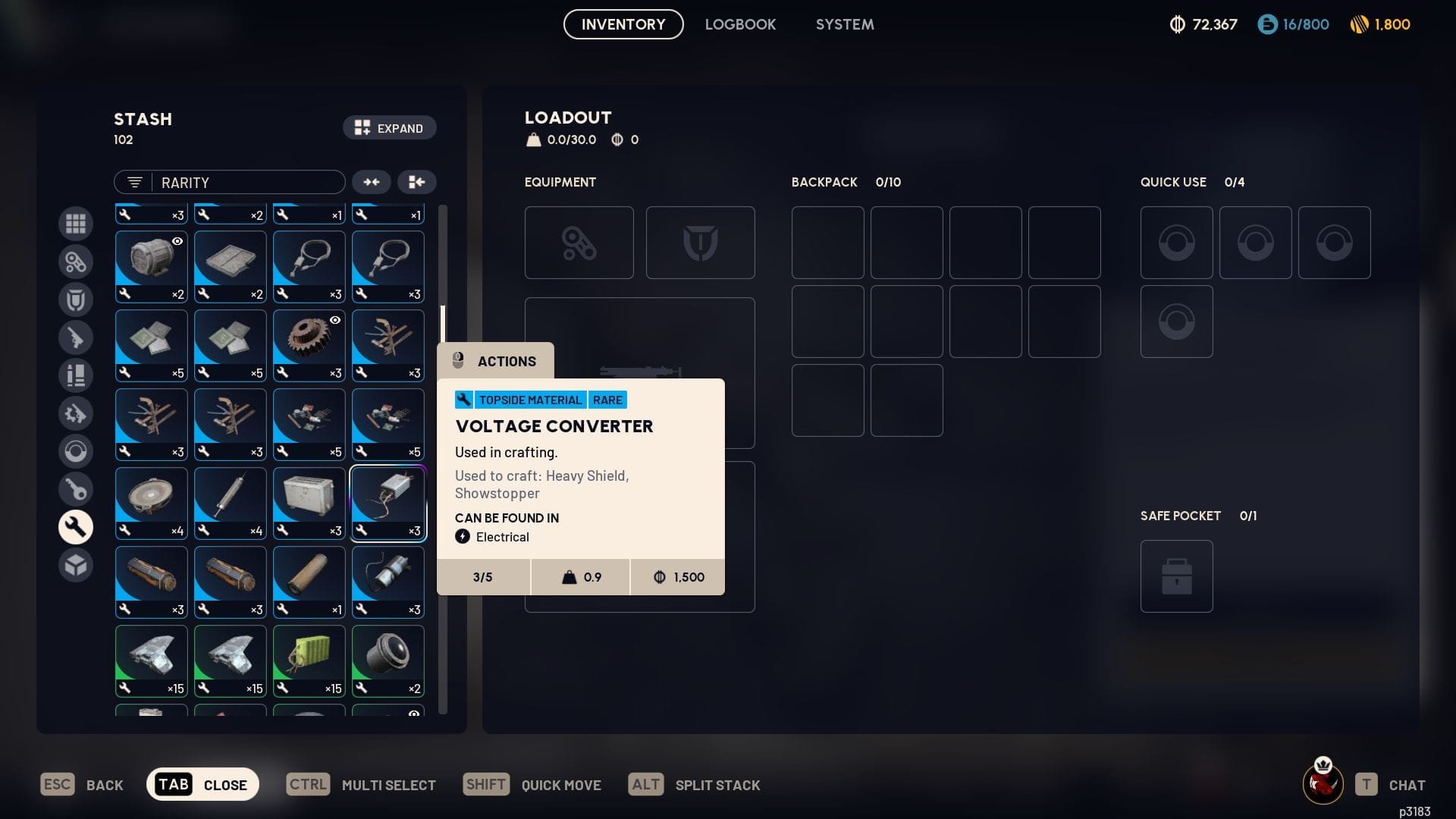This screenshot has height=819, width=1456.
Task: Open CHAT in the bottom corner
Action: [1407, 784]
